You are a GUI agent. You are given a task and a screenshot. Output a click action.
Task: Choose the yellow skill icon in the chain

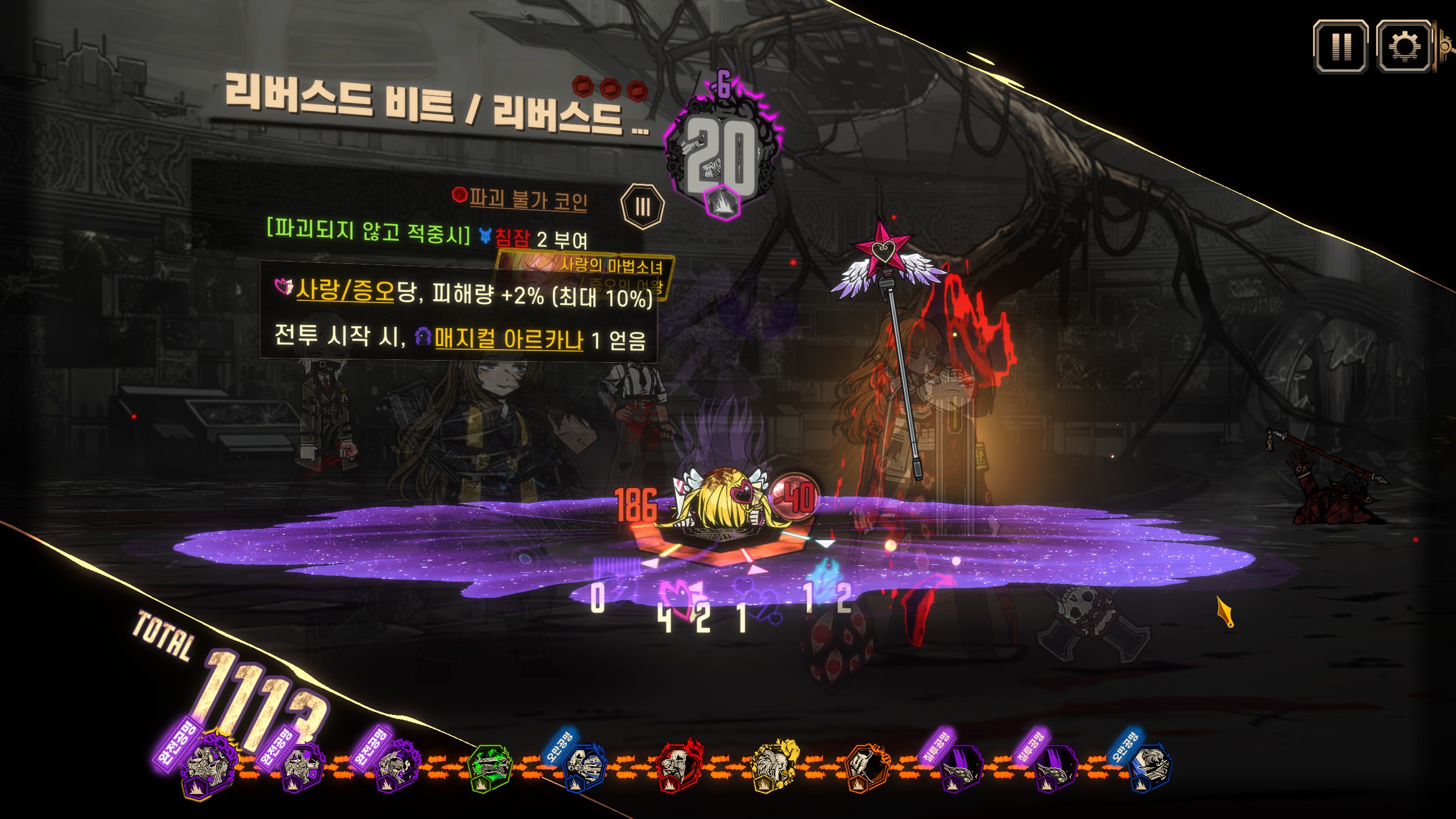pos(774,764)
